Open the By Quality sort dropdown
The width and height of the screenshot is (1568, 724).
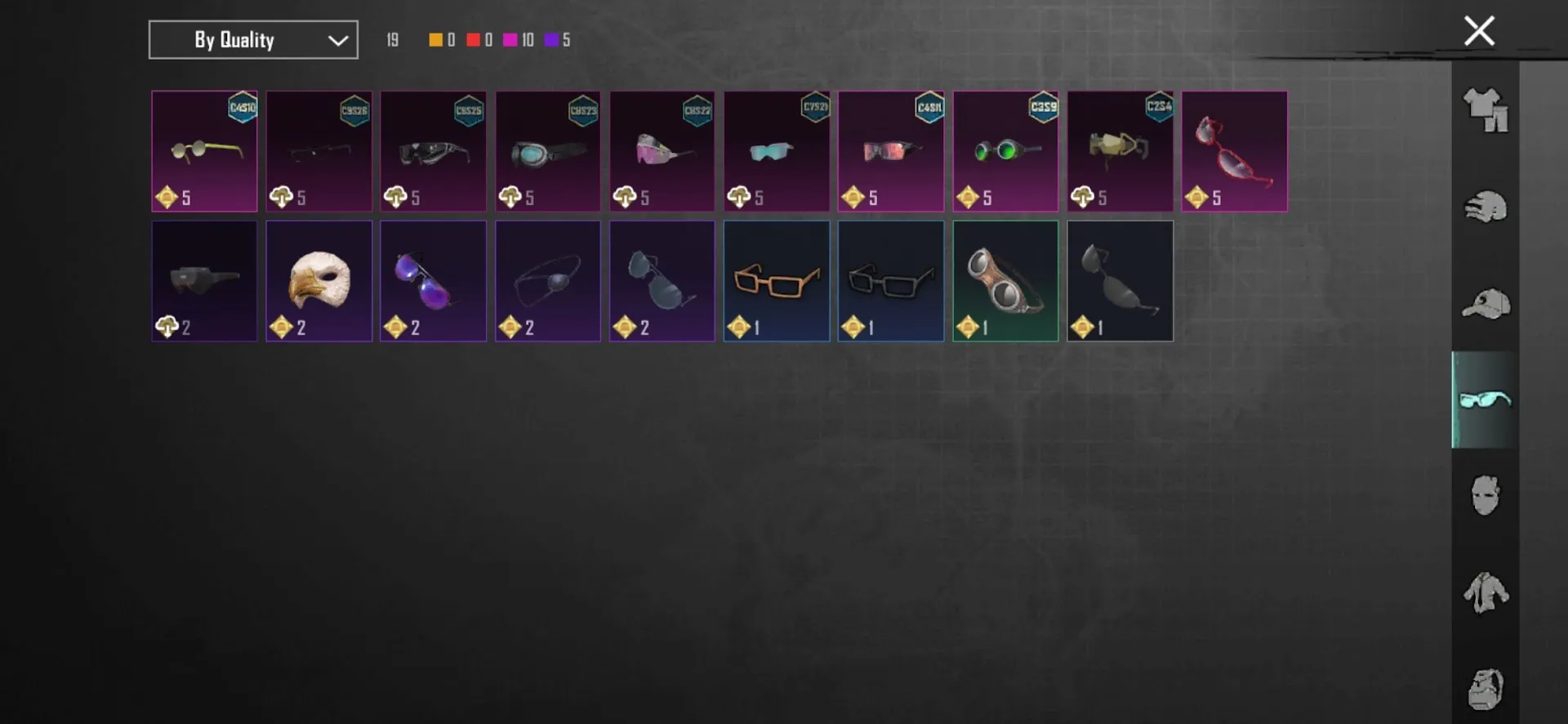pyautogui.click(x=253, y=39)
